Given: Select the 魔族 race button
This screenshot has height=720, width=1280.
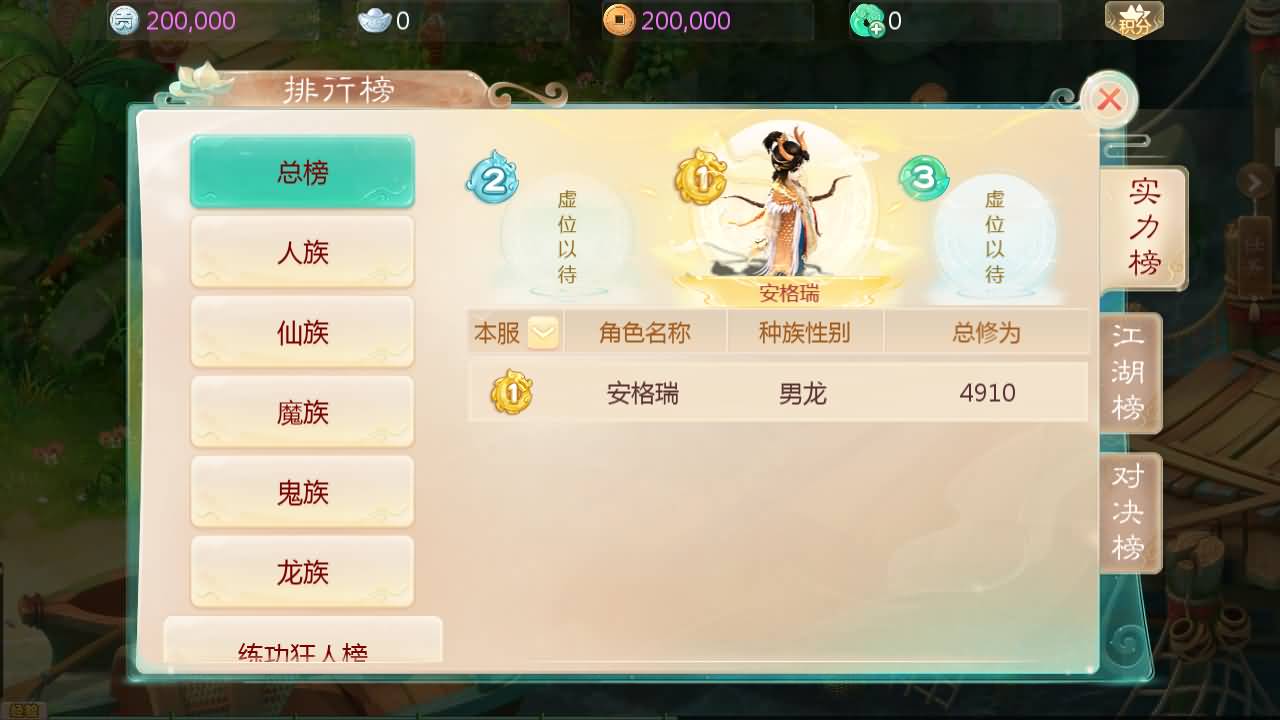Looking at the screenshot, I should tap(302, 412).
